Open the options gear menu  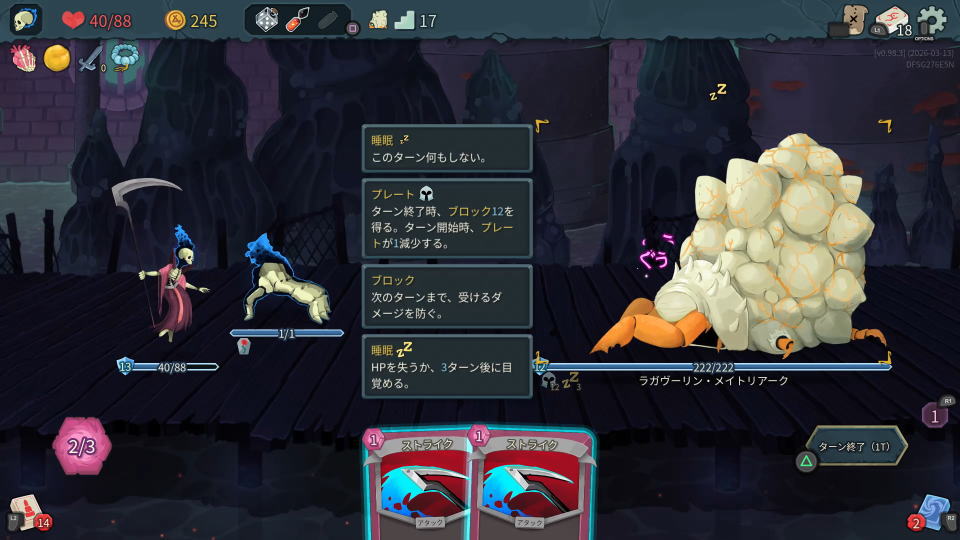coord(931,20)
